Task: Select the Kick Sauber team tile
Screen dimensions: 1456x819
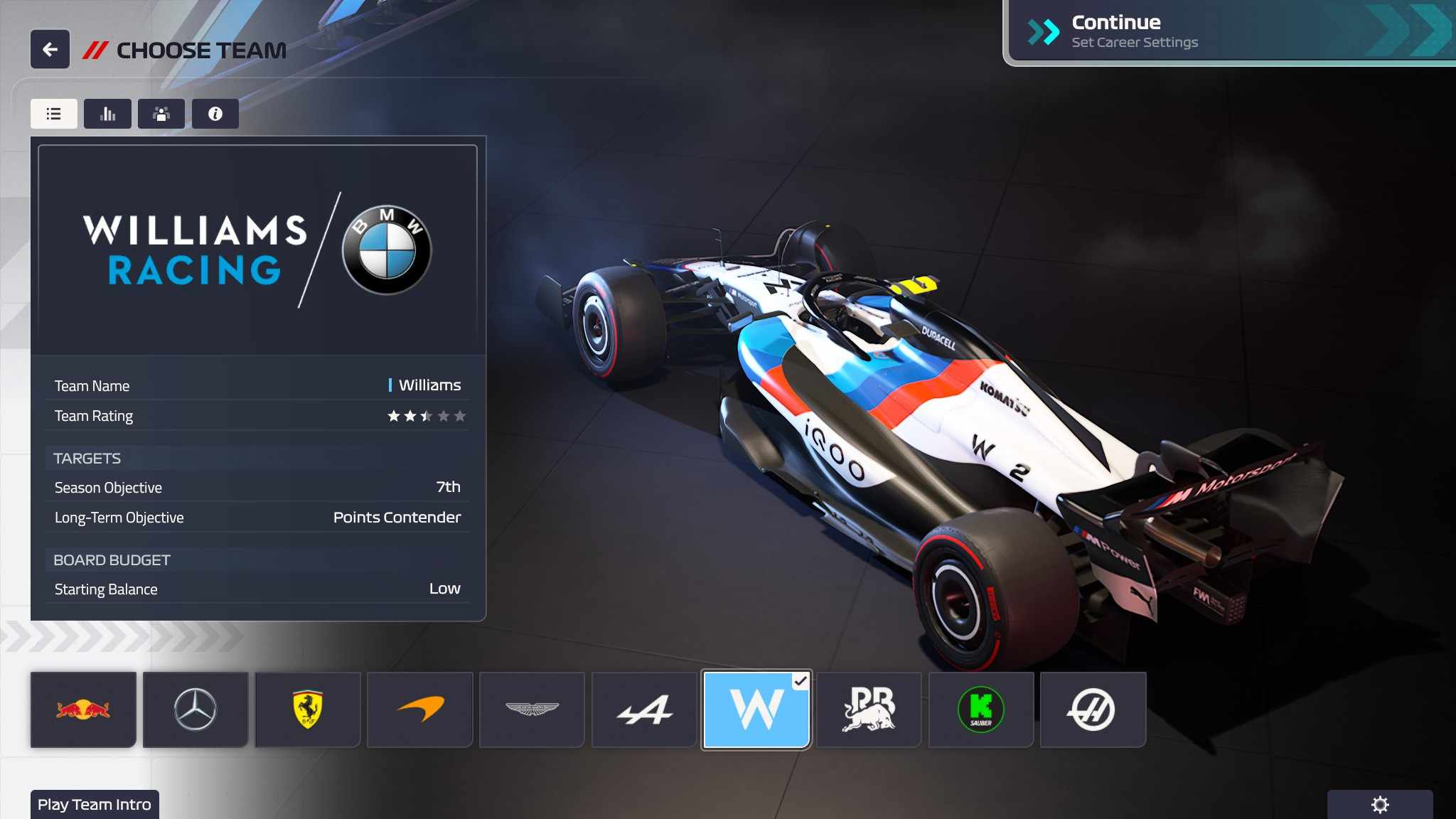Action: click(981, 710)
